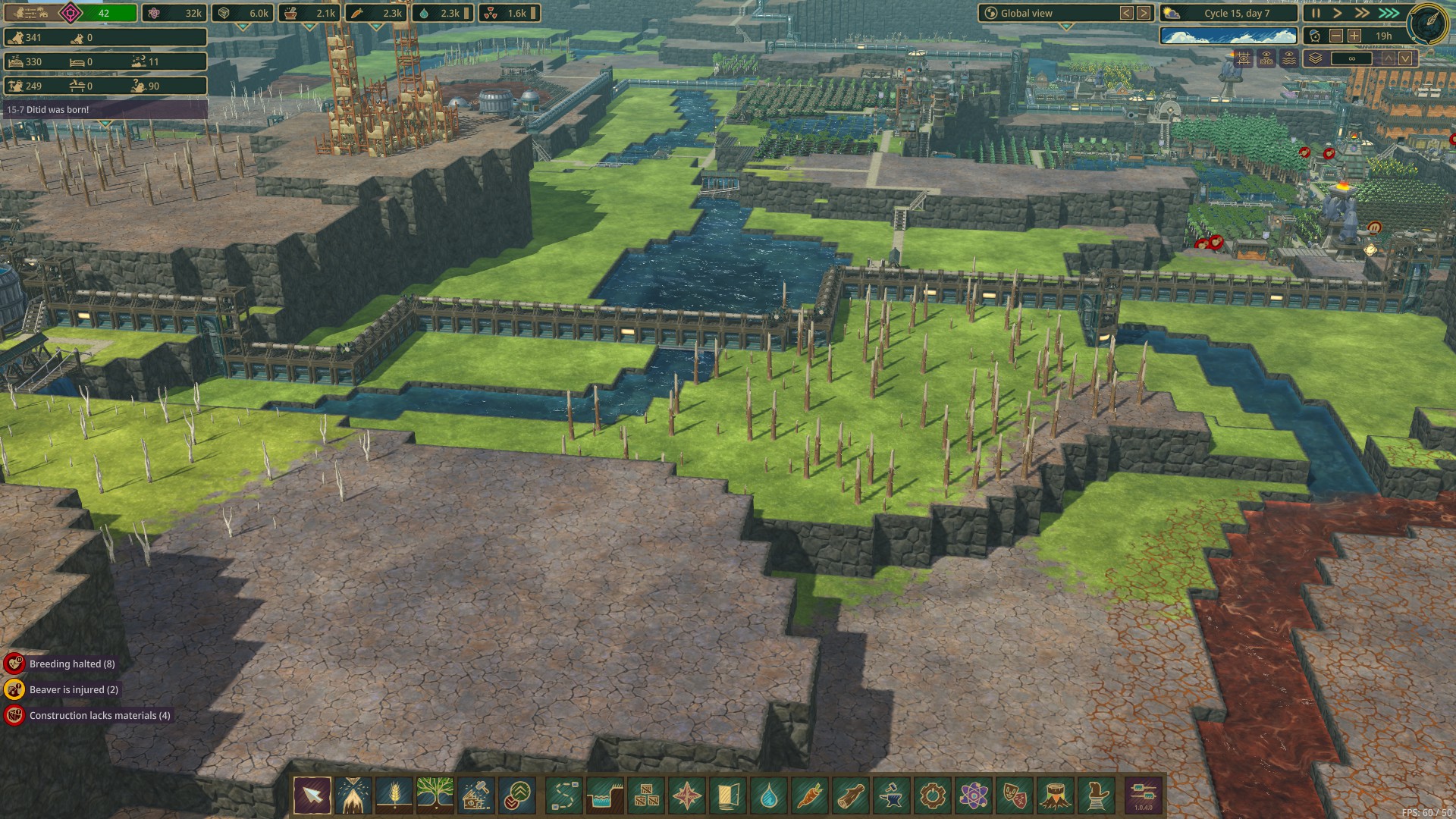Open Construction lacks materials alert
Screen dimensions: 1456x819
99,716
